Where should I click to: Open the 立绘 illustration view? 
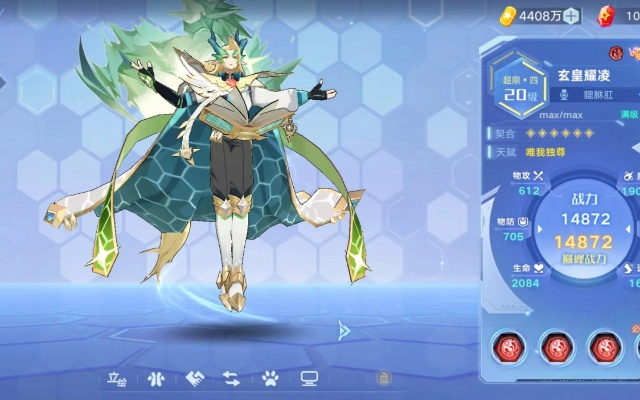pos(118,379)
